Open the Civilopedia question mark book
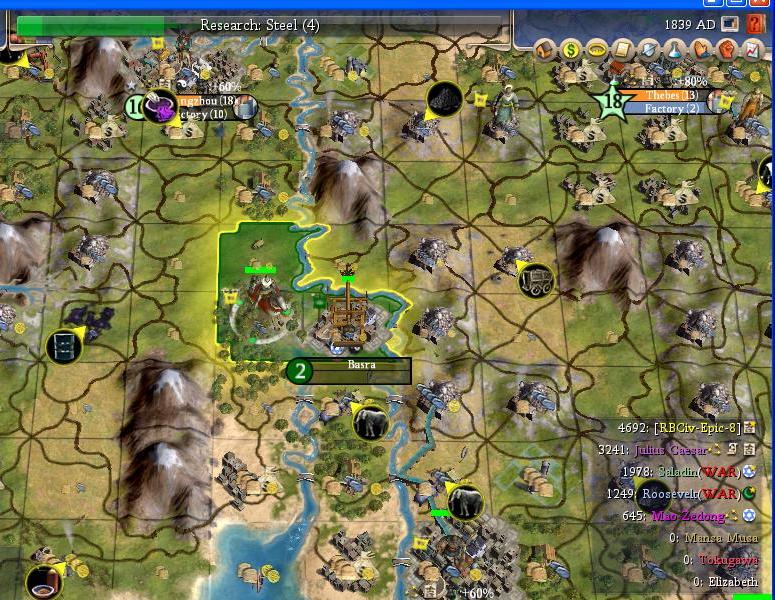 (x=753, y=23)
